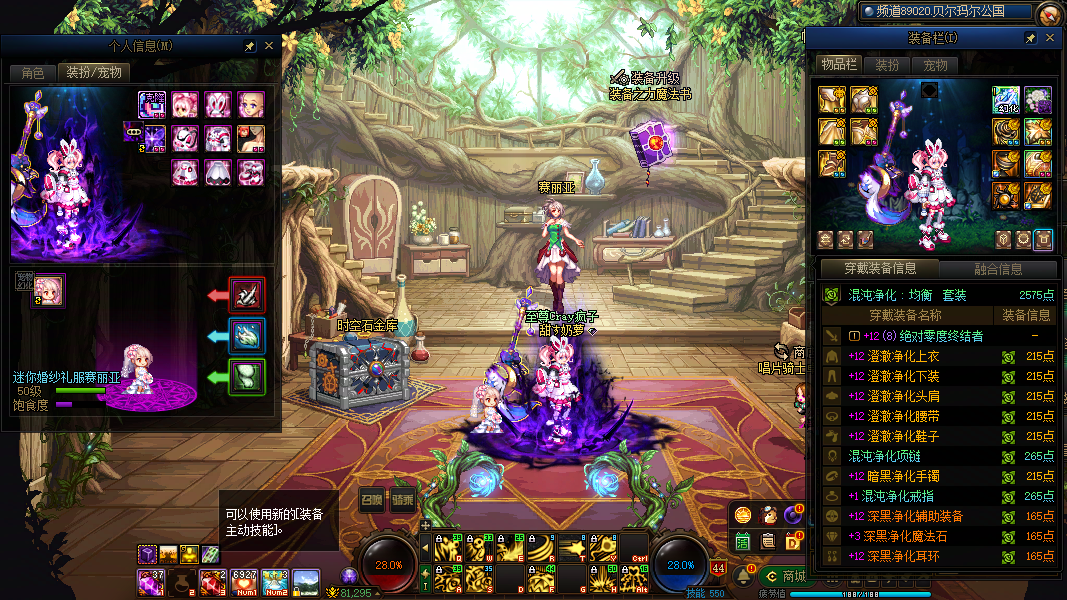Open the 宠物 tab in equipment window
This screenshot has width=1067, height=600.
click(x=935, y=65)
